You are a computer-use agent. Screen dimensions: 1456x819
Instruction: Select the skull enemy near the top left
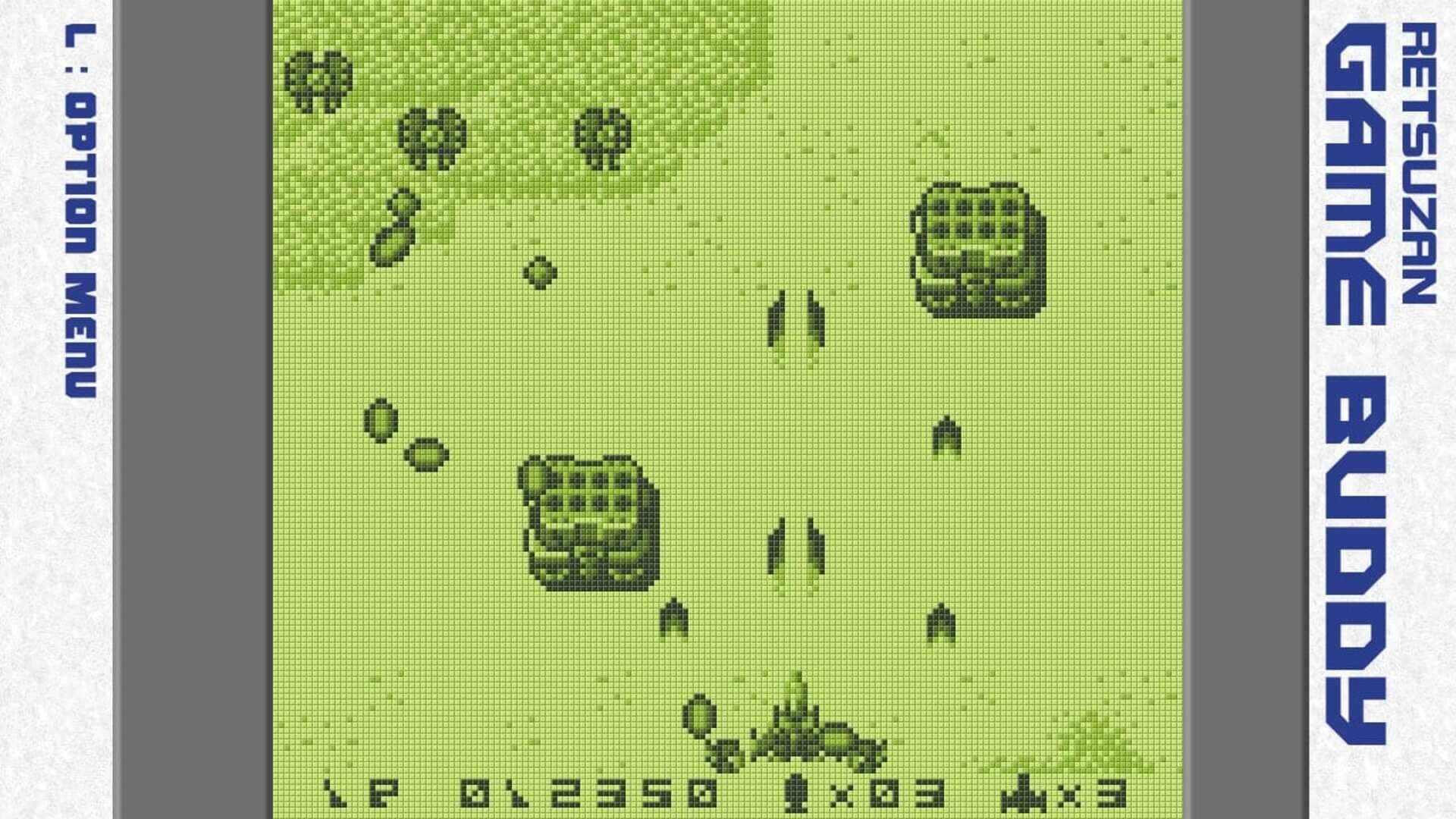[318, 80]
